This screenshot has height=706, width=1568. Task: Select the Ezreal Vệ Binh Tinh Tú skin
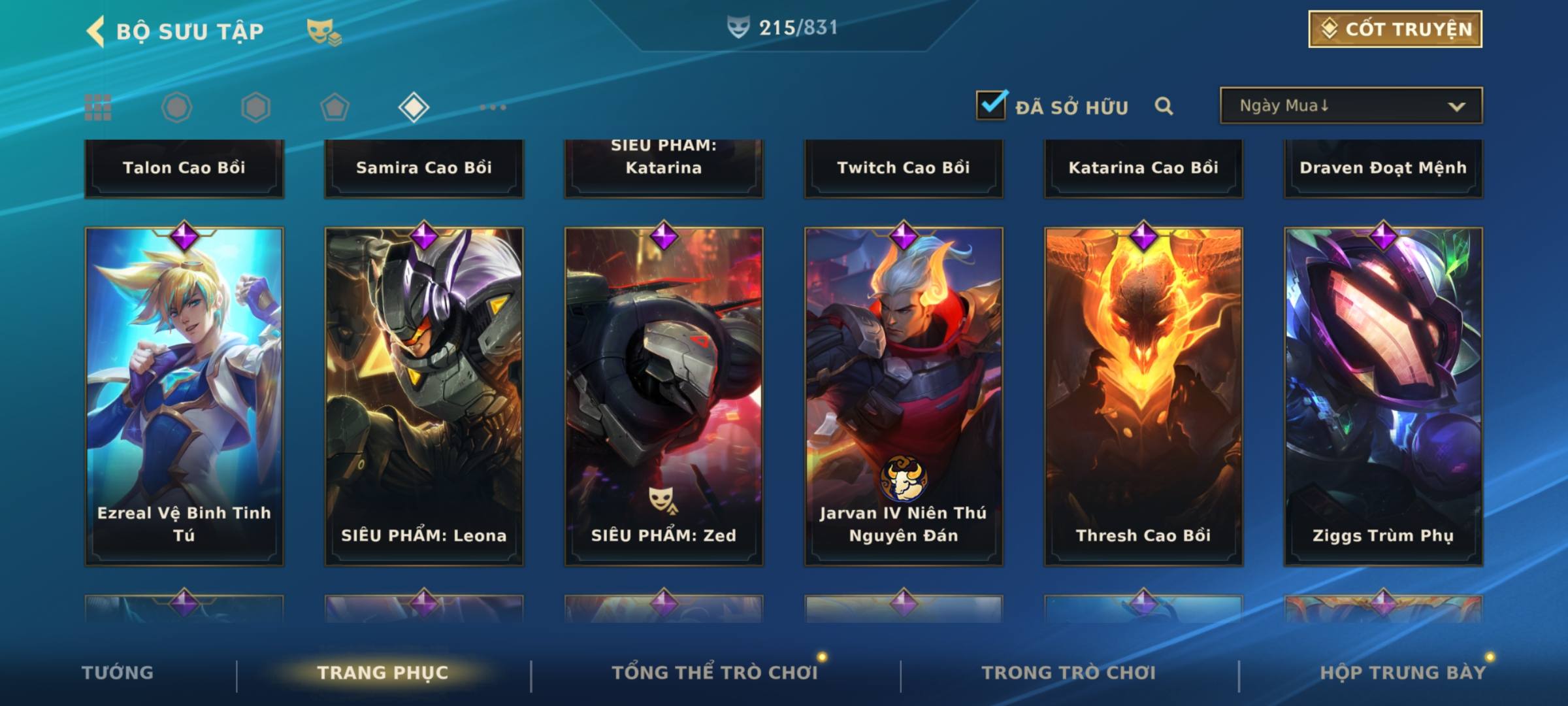tap(184, 395)
